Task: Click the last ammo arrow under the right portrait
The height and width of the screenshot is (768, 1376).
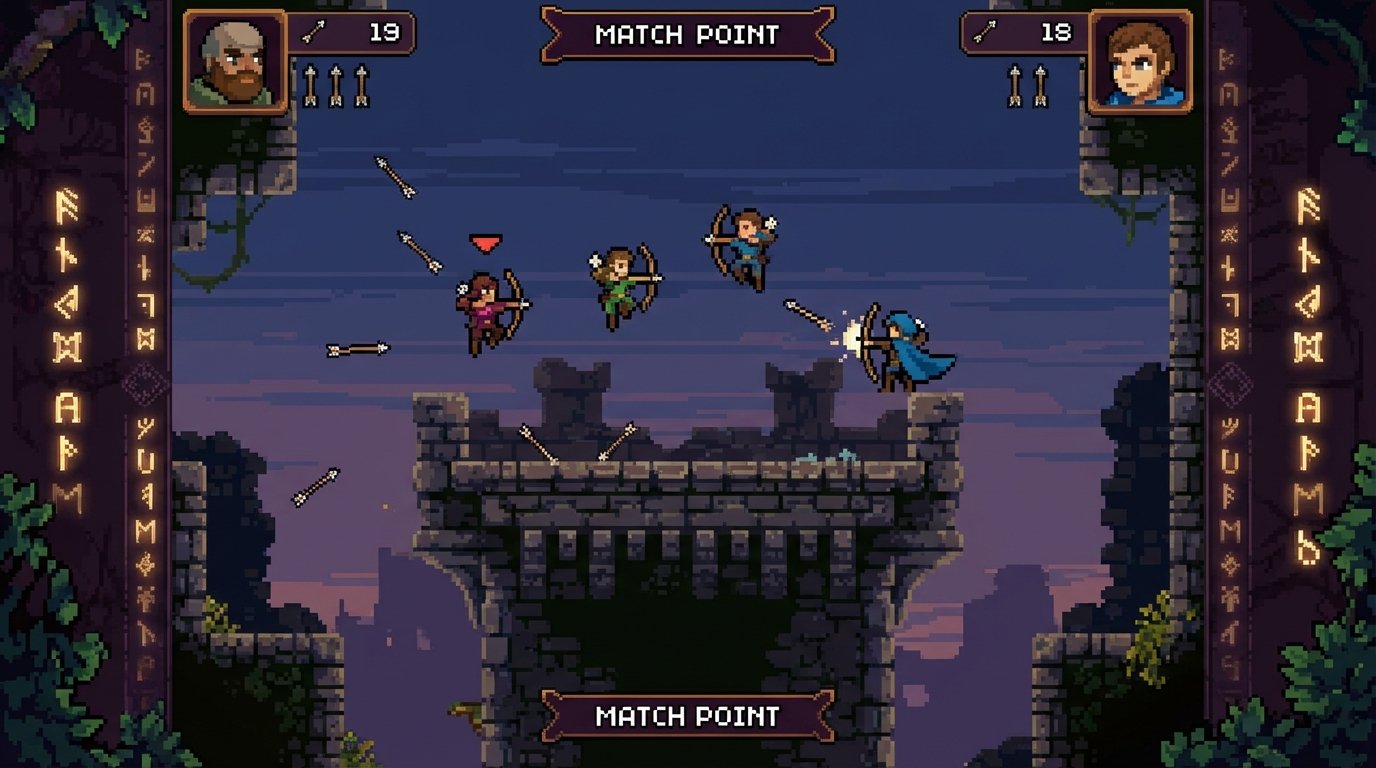Action: click(x=1042, y=85)
